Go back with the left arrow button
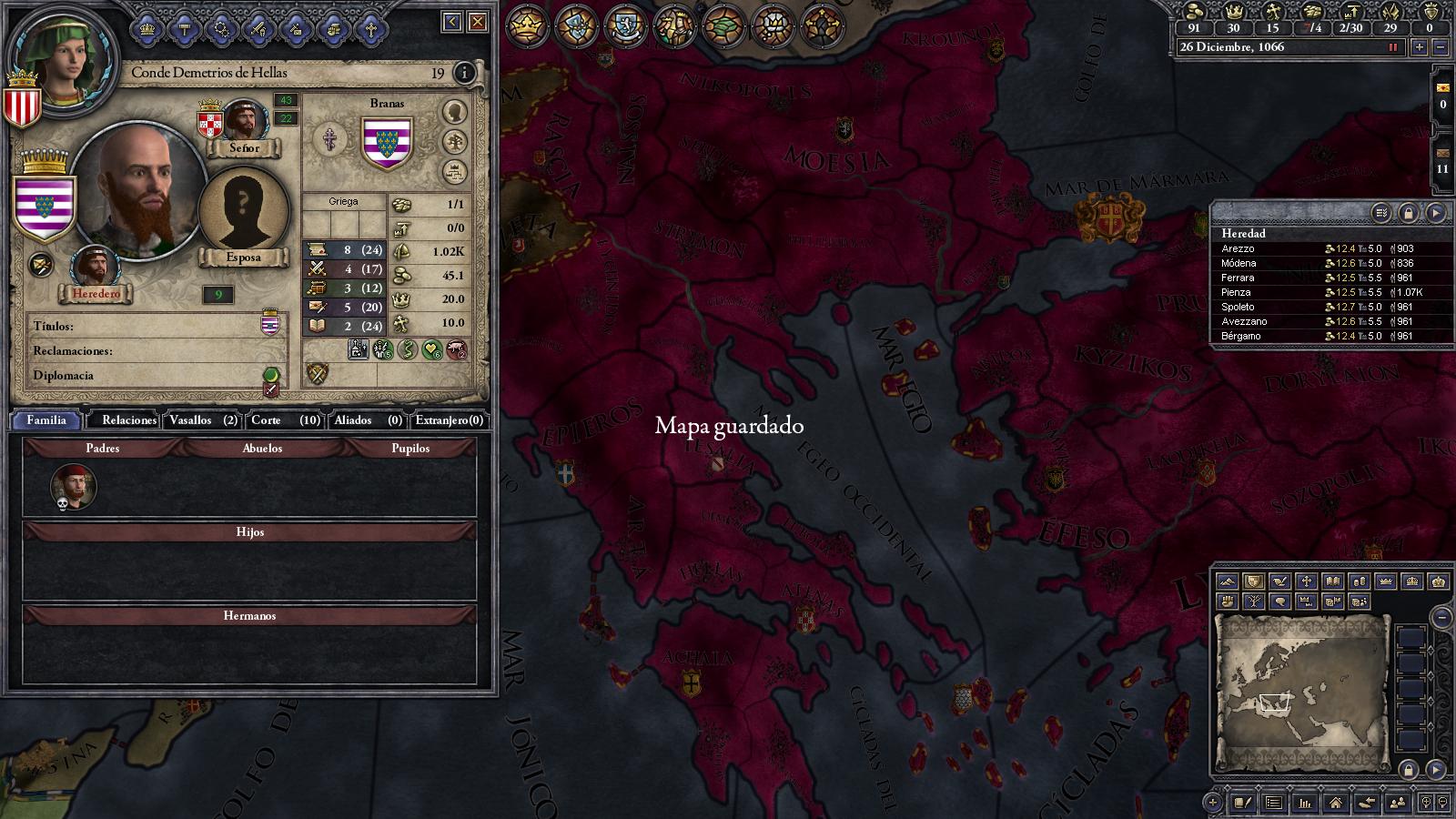The height and width of the screenshot is (819, 1456). pos(452,22)
